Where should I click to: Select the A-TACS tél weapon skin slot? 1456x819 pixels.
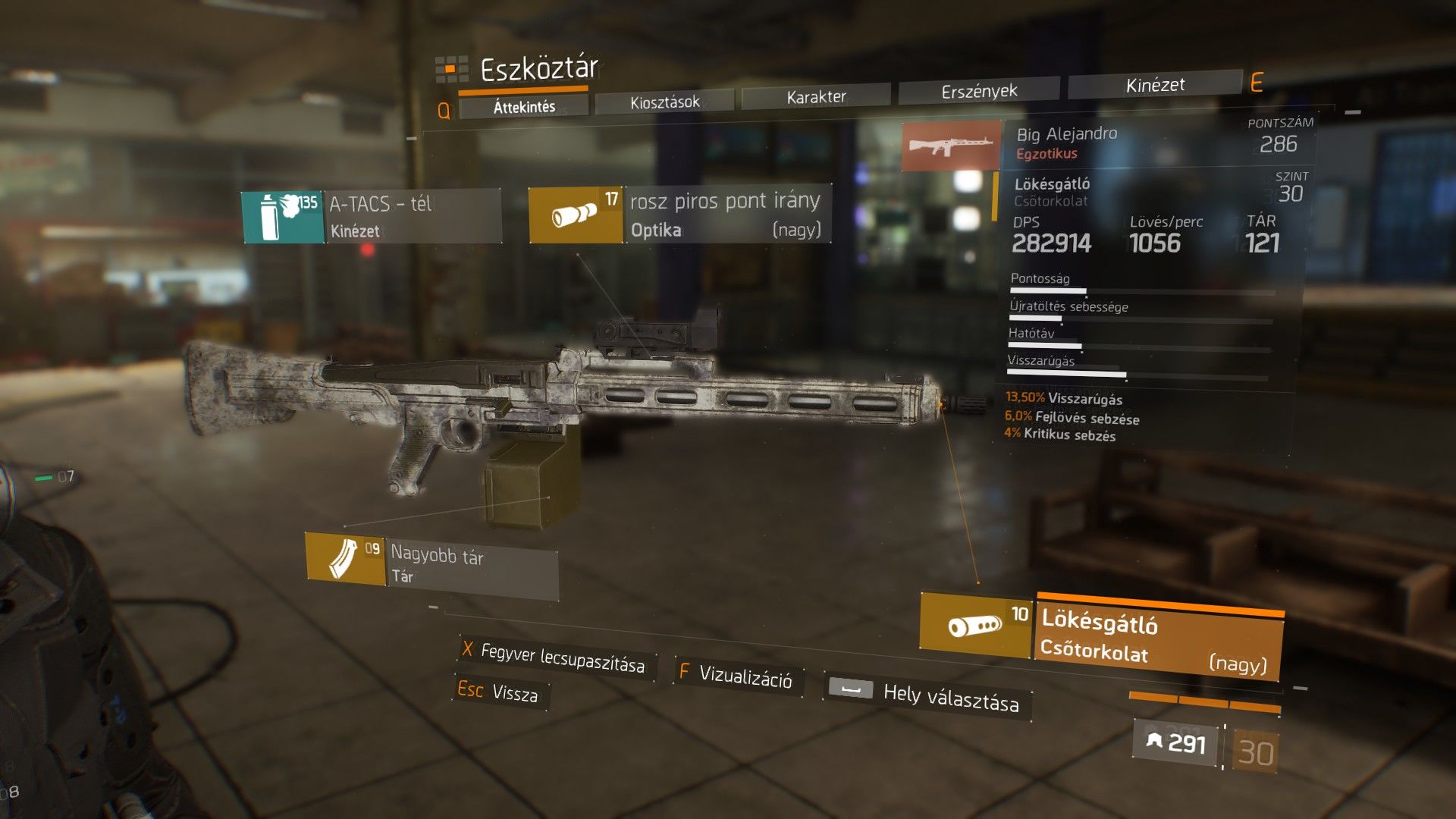coord(372,217)
